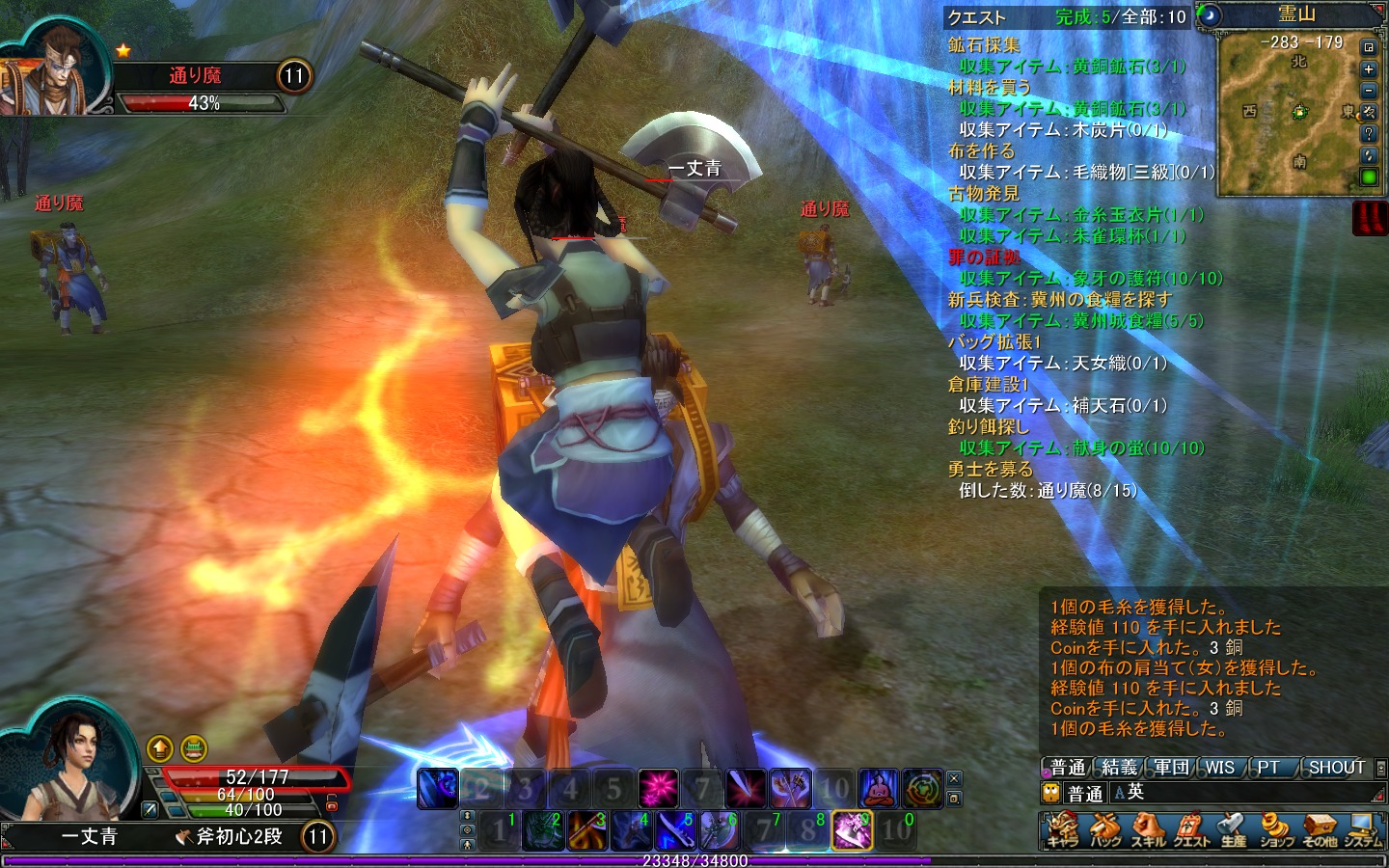Select the highlighted axe skill in slot 9
This screenshot has height=868, width=1389.
(852, 829)
